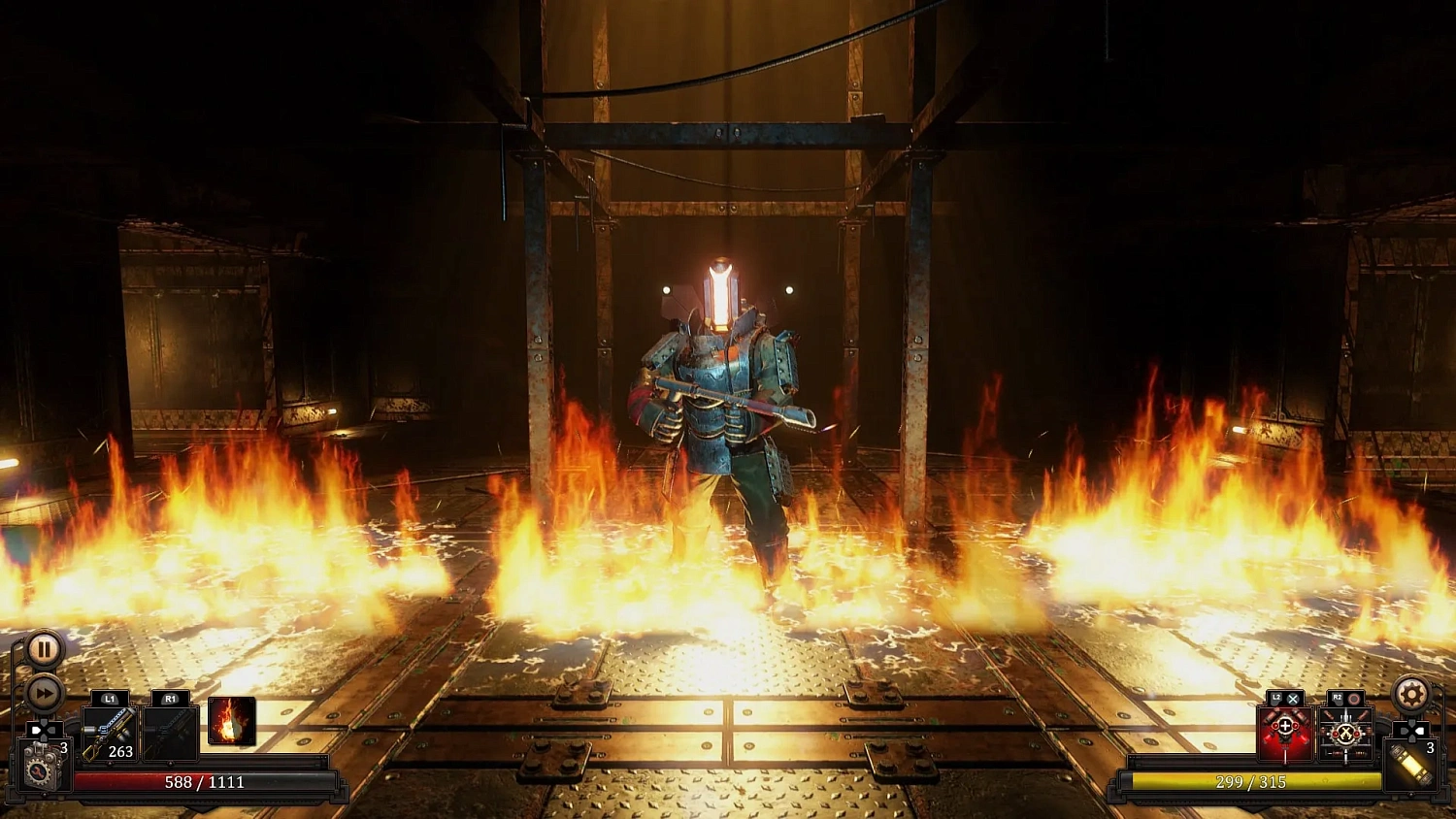Click the L1 slot label tab
The image size is (1456, 819).
tap(110, 698)
